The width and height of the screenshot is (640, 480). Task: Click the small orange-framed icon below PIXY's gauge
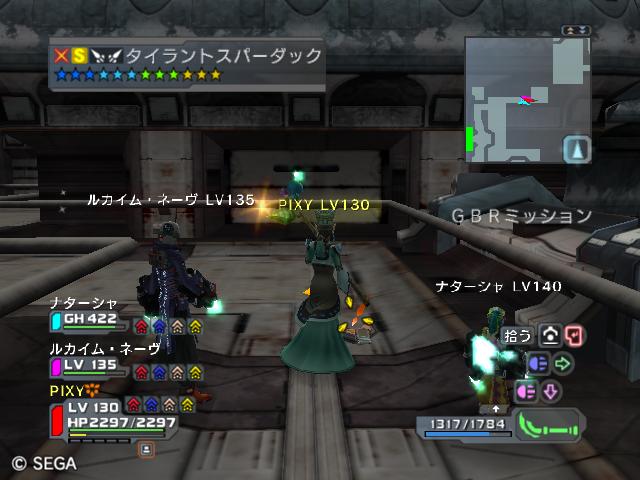pyautogui.click(x=147, y=450)
